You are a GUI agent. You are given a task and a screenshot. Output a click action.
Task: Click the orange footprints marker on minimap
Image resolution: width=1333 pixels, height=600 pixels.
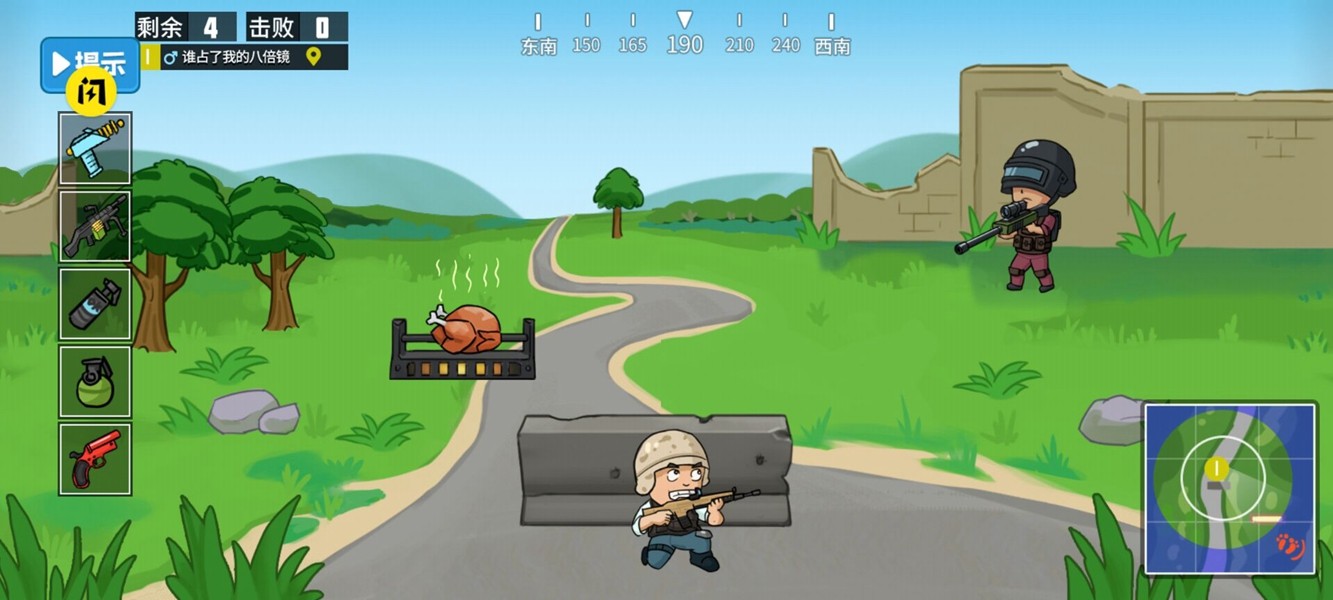coord(1289,547)
